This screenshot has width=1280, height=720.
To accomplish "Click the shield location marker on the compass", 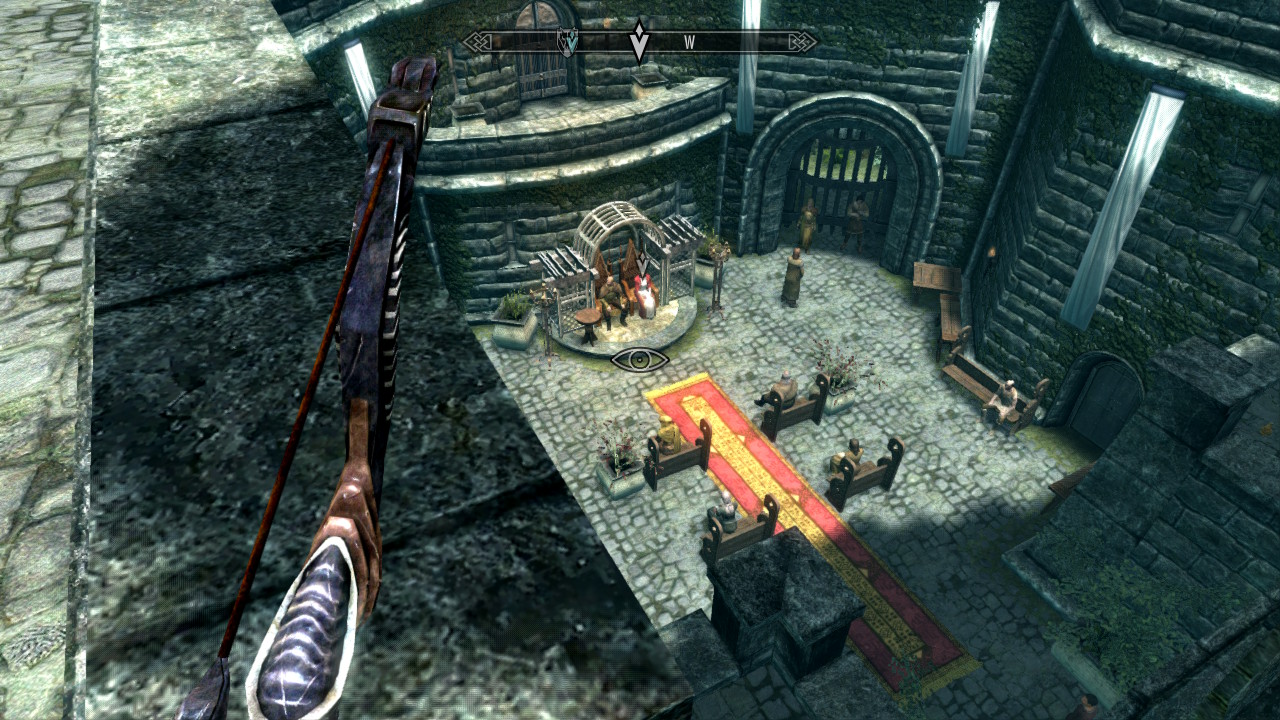I will tap(566, 42).
